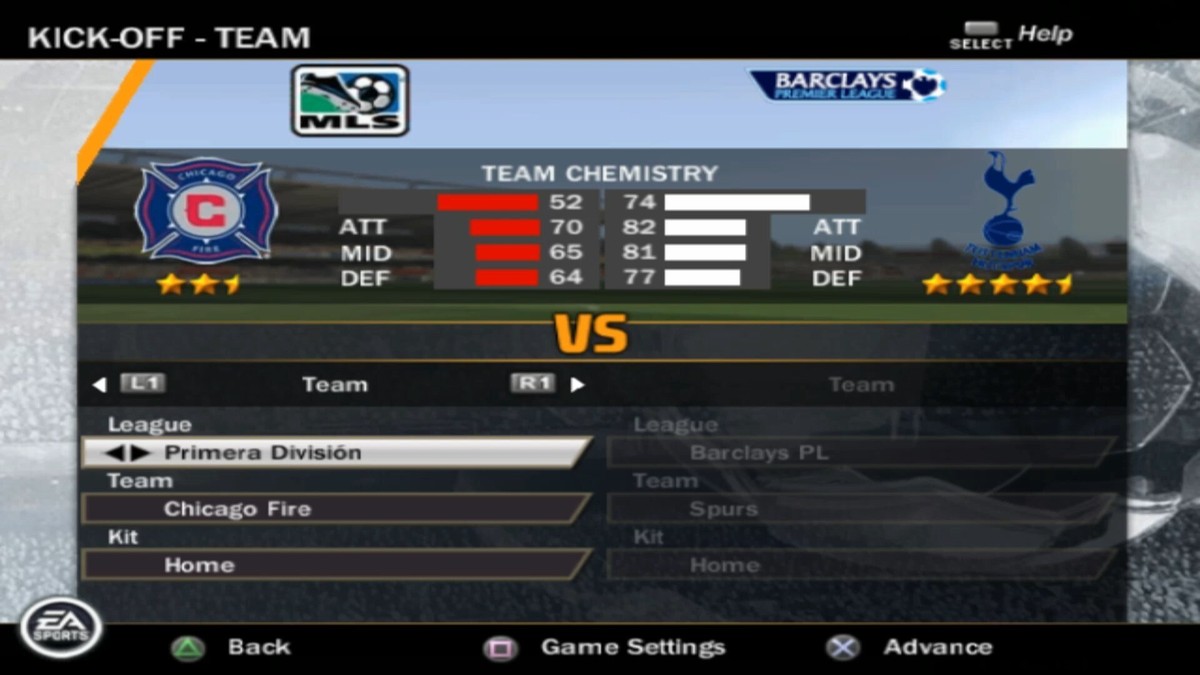Click the Tottenham Hotspur club crest
Screen dimensions: 1200x675
click(1002, 208)
